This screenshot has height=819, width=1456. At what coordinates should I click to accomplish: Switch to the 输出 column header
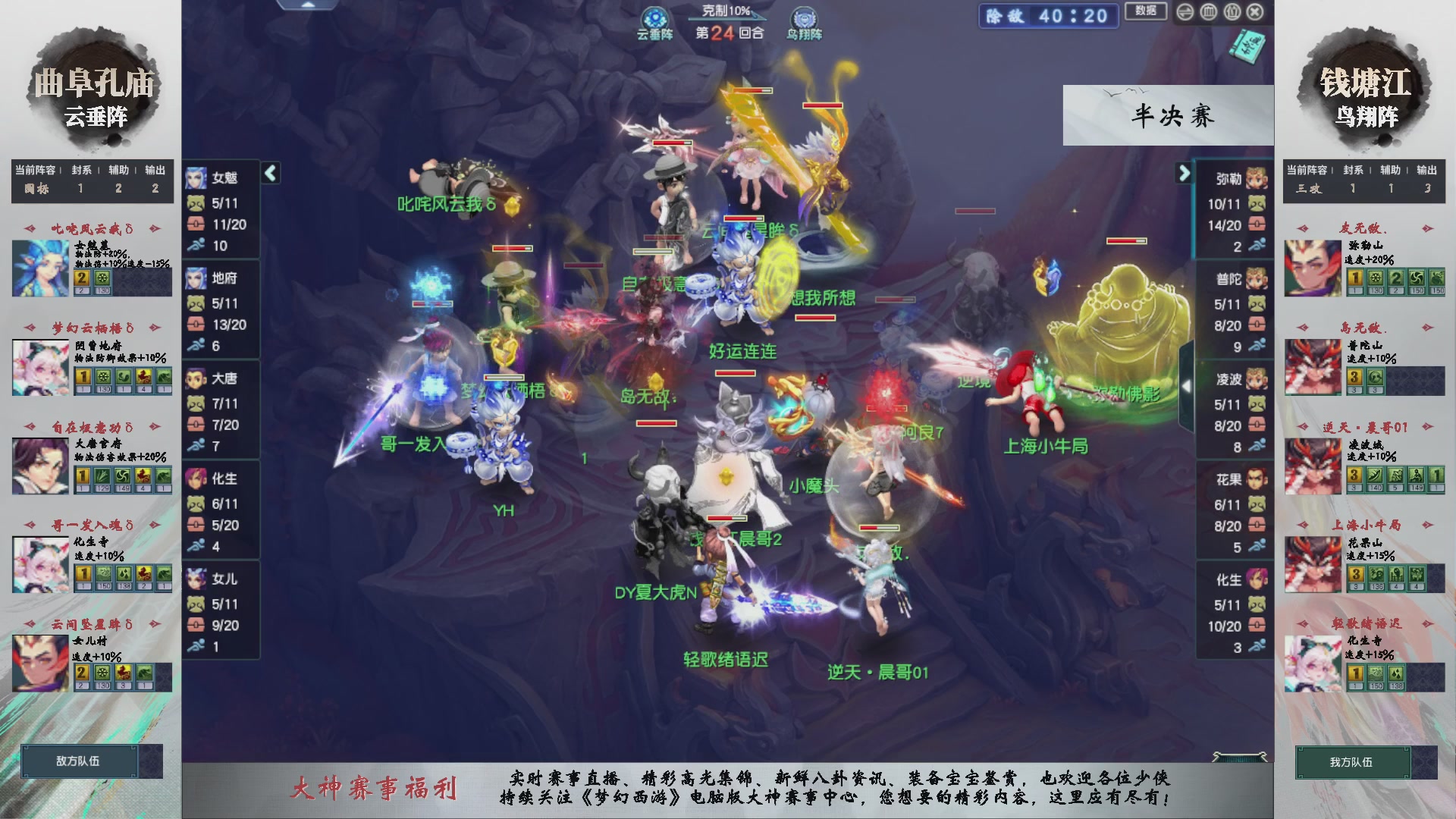[155, 171]
